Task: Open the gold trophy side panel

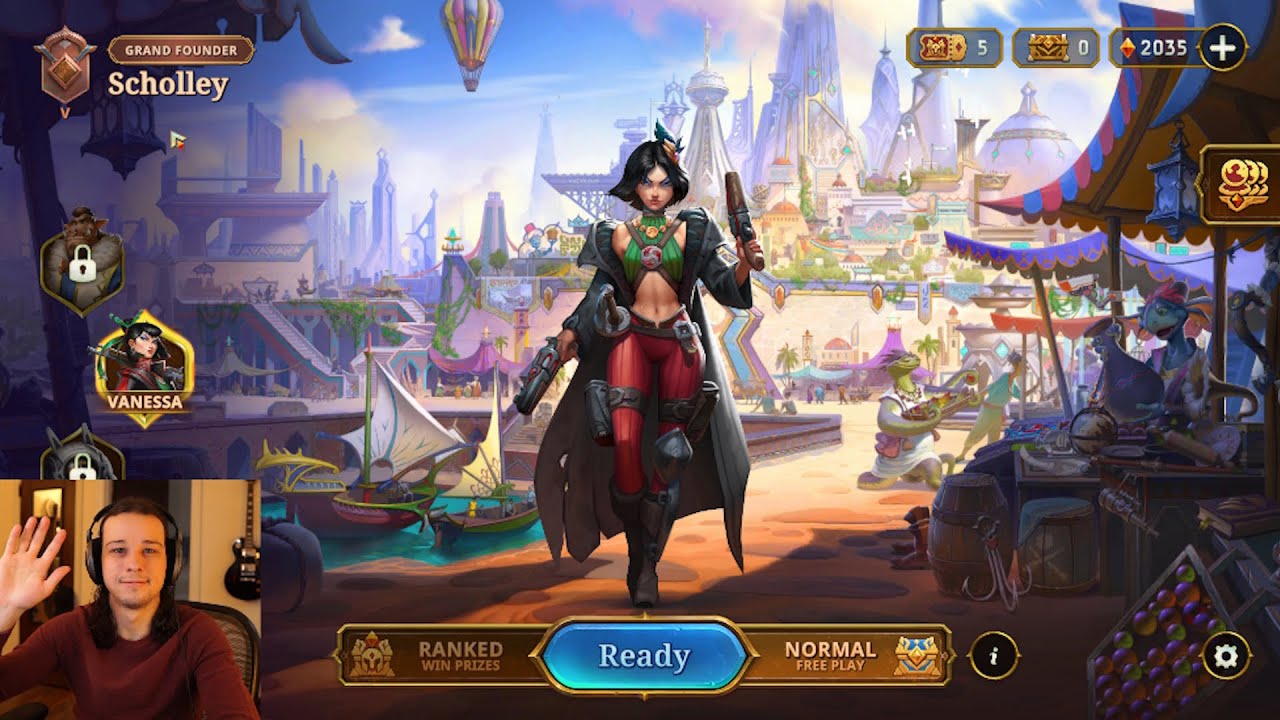Action: 1241,185
